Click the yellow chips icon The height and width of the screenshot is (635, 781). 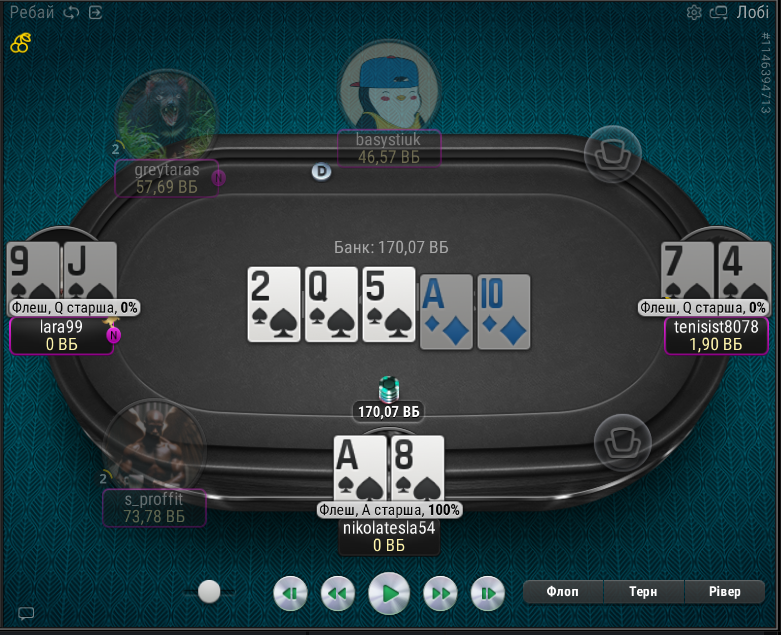click(x=20, y=43)
